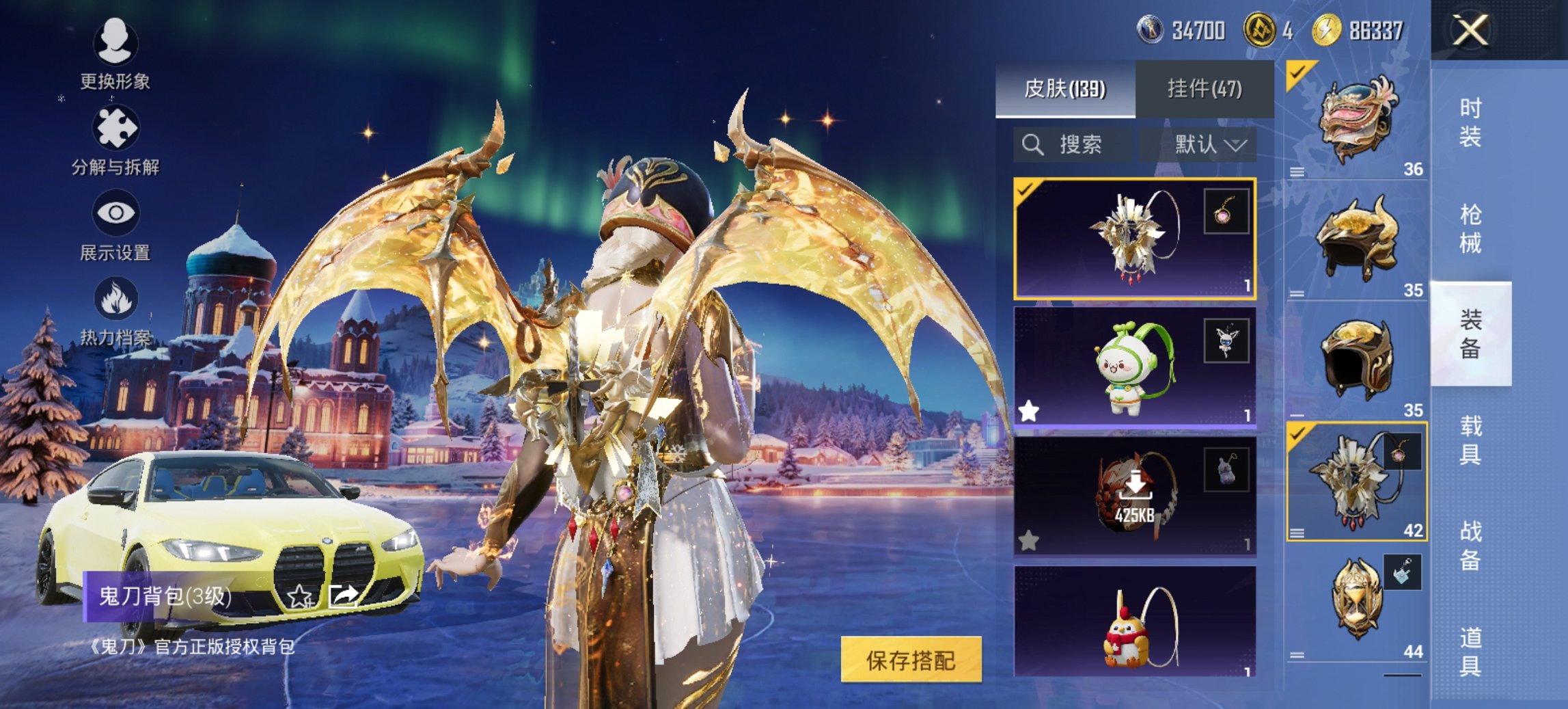The image size is (1568, 709).
Task: Choose the 枪械 firearms category
Action: 1470,229
